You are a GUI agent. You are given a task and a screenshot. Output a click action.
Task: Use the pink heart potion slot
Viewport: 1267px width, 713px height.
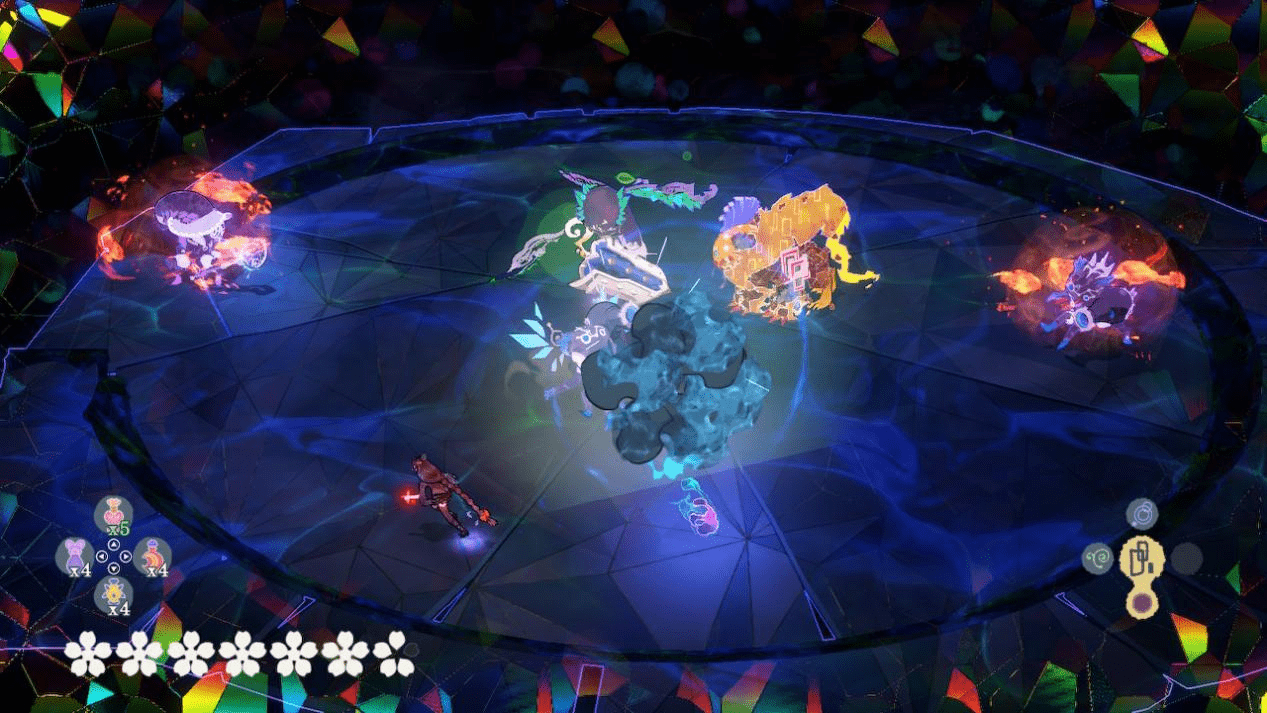tap(114, 514)
